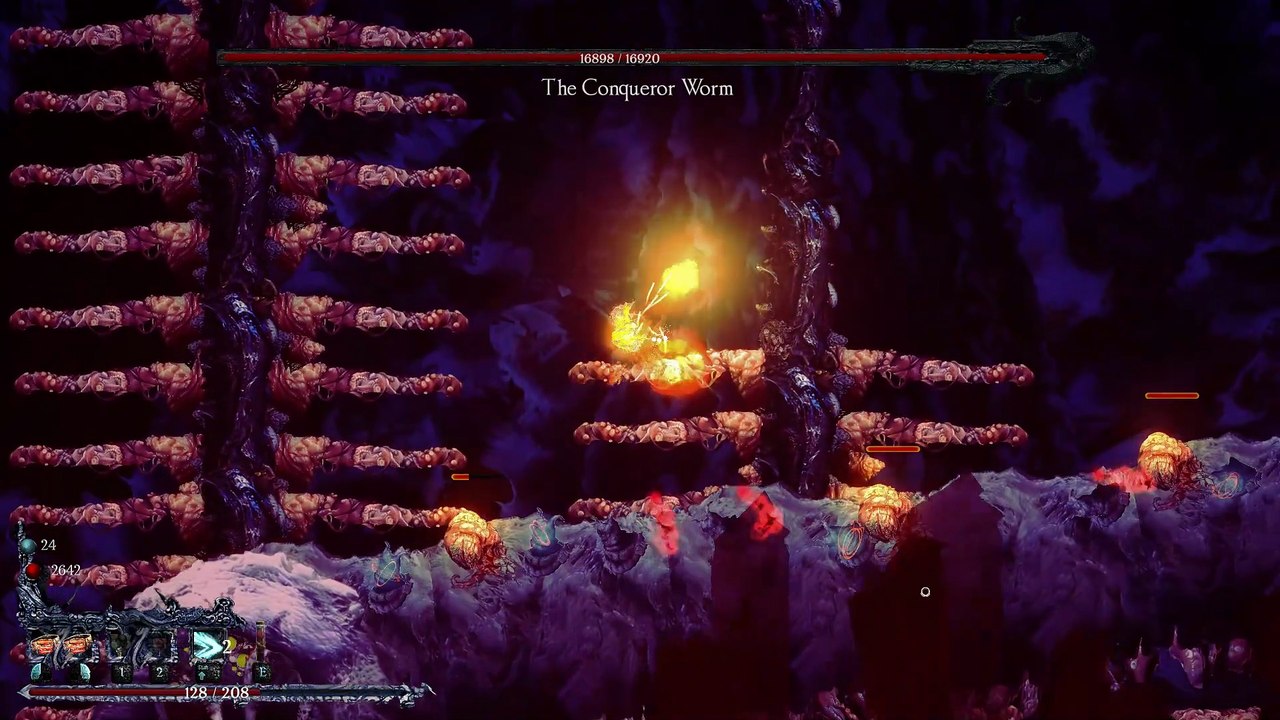Select the skill slot labeled 2
Image resolution: width=1280 pixels, height=720 pixels.
[x=160, y=650]
